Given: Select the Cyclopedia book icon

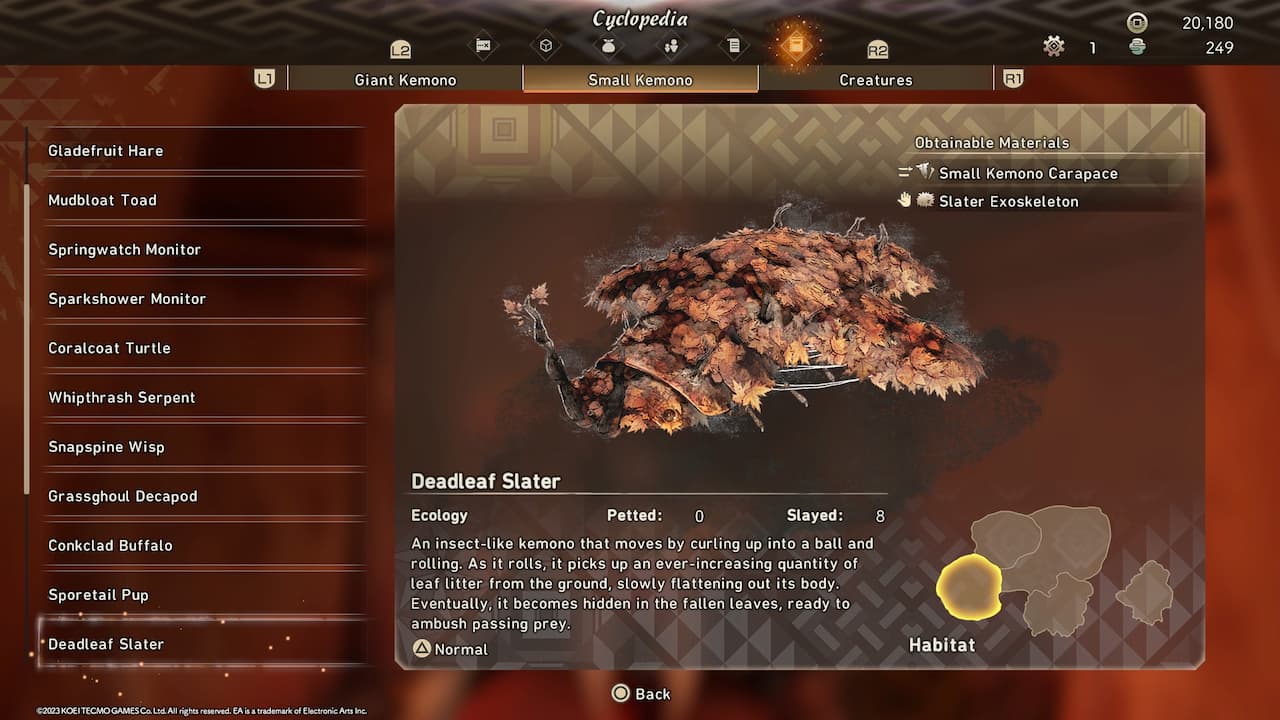Looking at the screenshot, I should coord(796,45).
